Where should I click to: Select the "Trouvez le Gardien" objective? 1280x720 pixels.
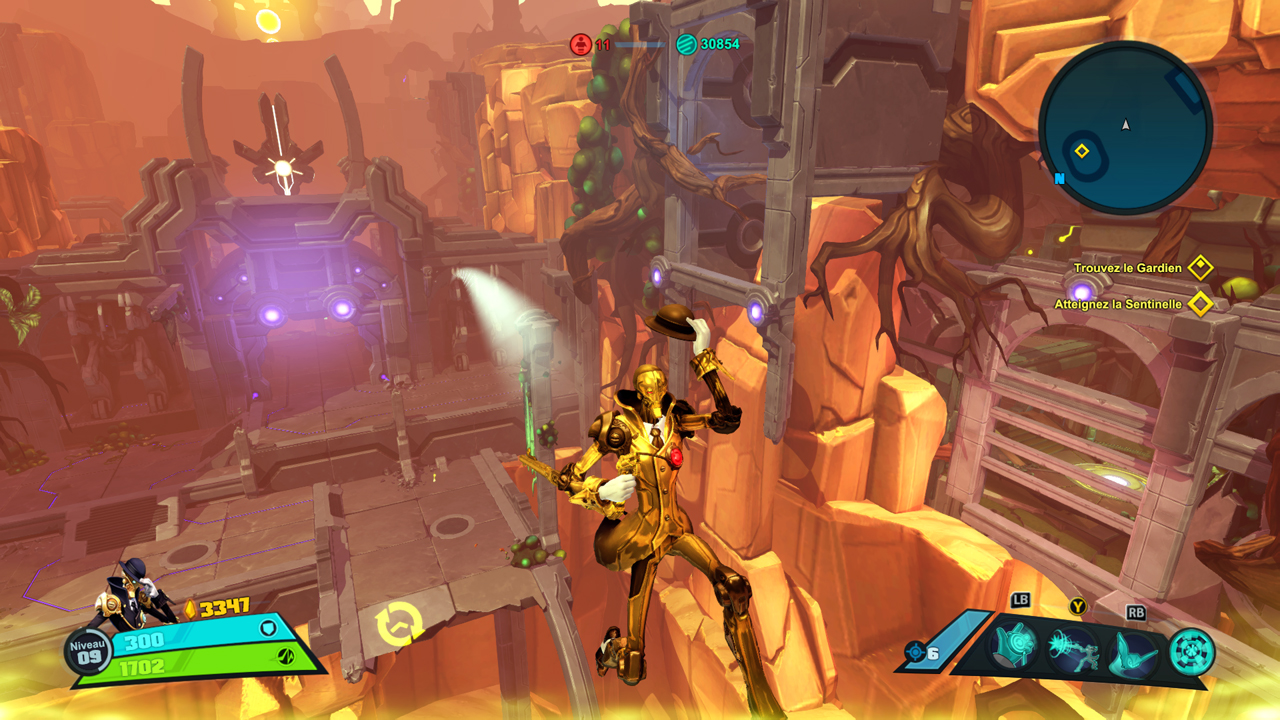pos(1128,268)
